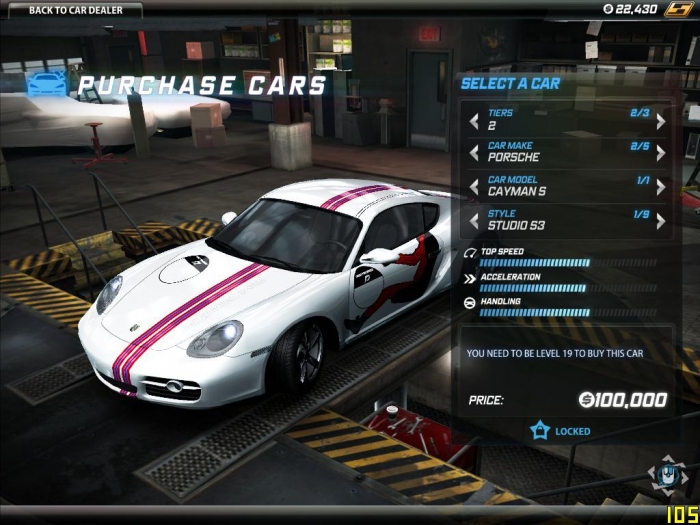Choose the previous car model
Screen dimensions: 700x525
[474, 187]
